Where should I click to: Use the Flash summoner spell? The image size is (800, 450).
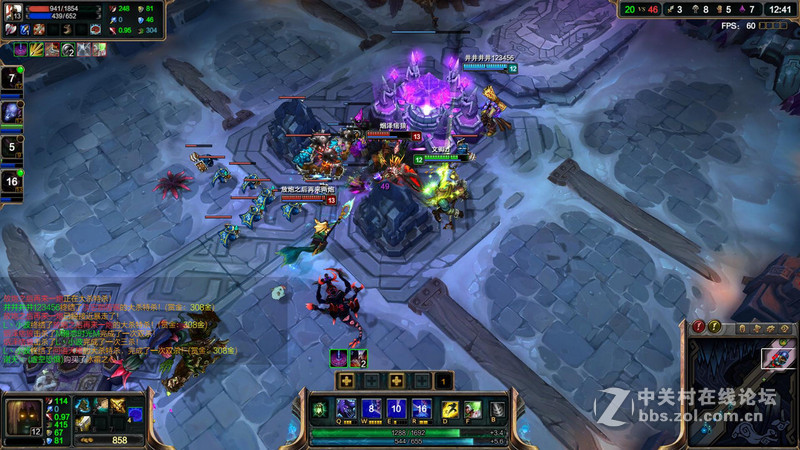click(449, 408)
